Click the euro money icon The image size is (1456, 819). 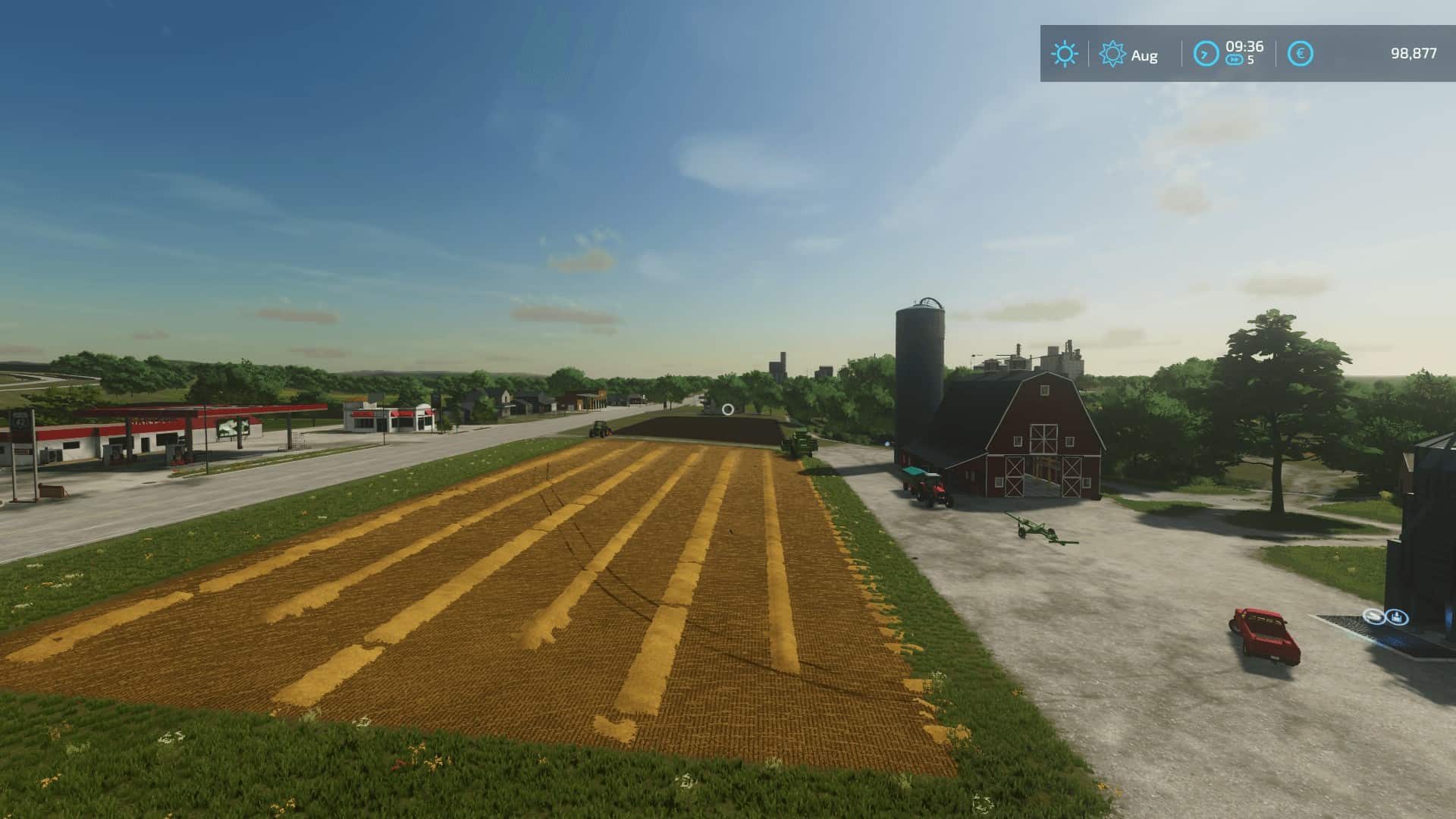[1301, 54]
